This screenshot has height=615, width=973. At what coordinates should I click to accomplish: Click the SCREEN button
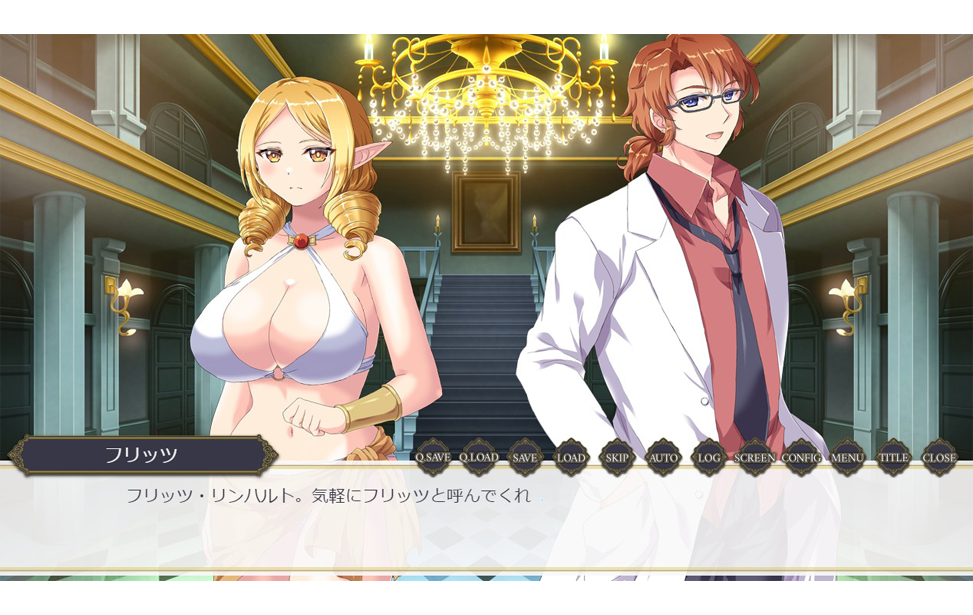point(755,458)
